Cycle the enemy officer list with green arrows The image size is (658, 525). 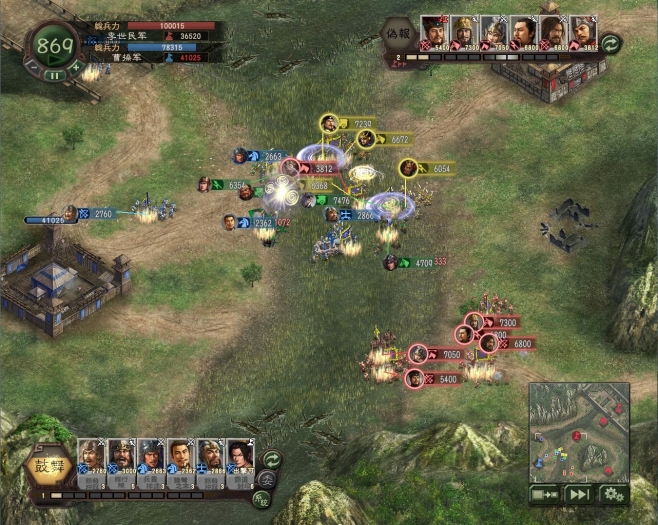(610, 43)
